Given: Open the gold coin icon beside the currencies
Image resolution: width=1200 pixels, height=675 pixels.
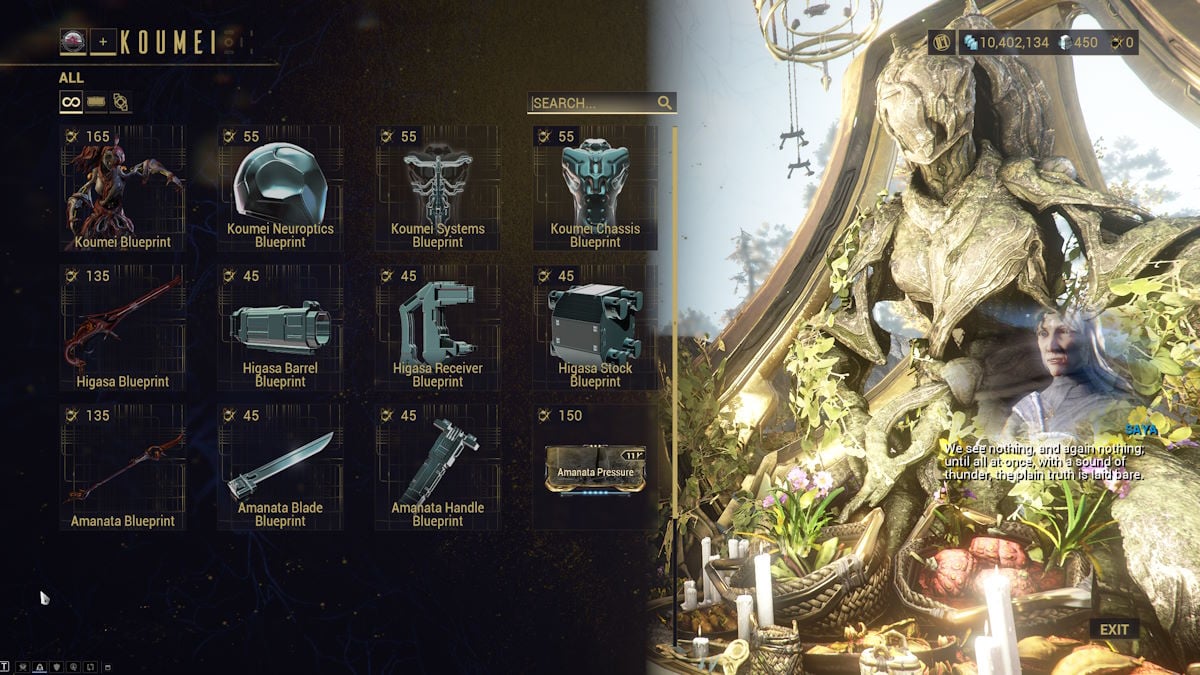Looking at the screenshot, I should coord(942,43).
